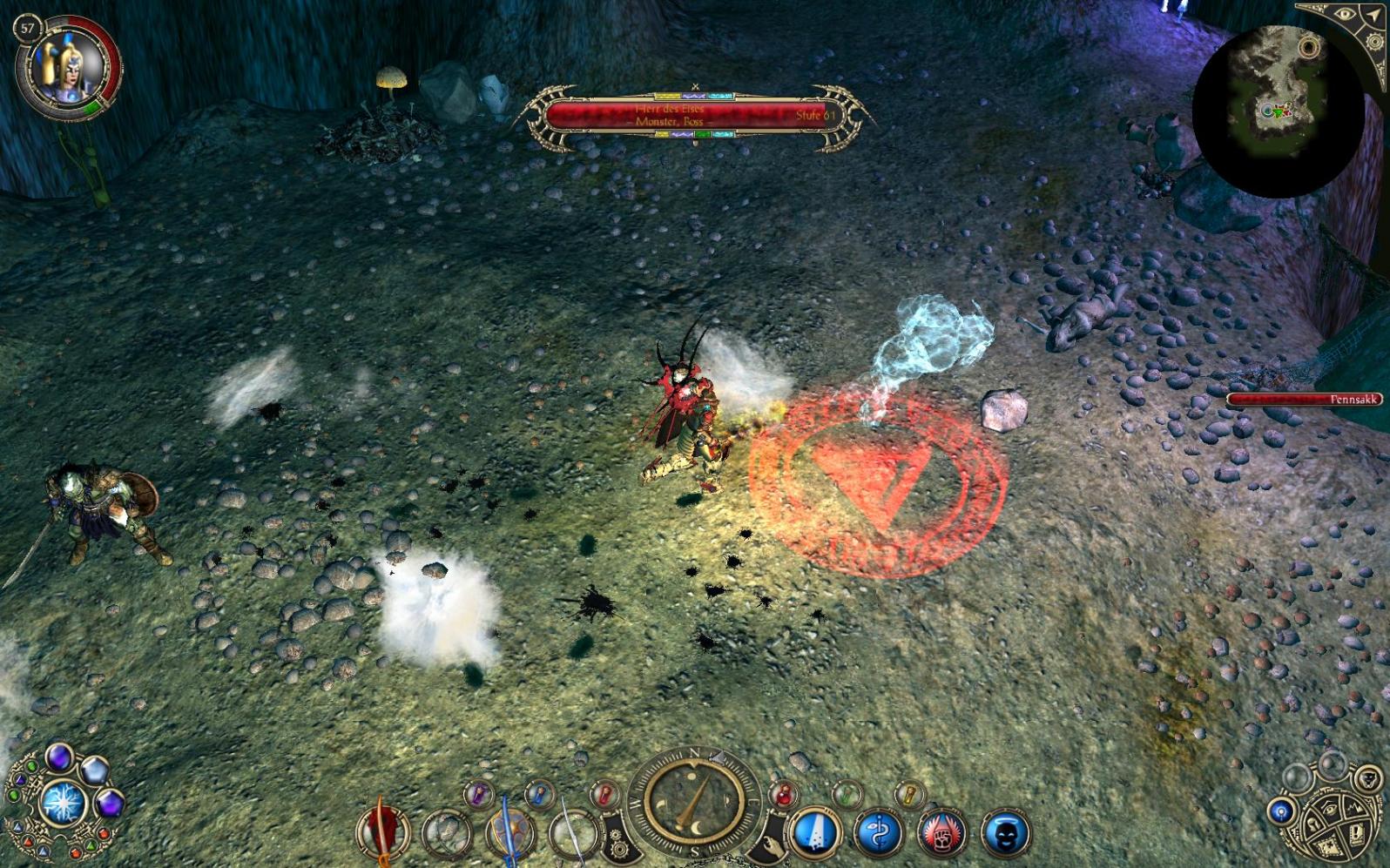Use the blue potion slot
1390x868 pixels.
540,794
